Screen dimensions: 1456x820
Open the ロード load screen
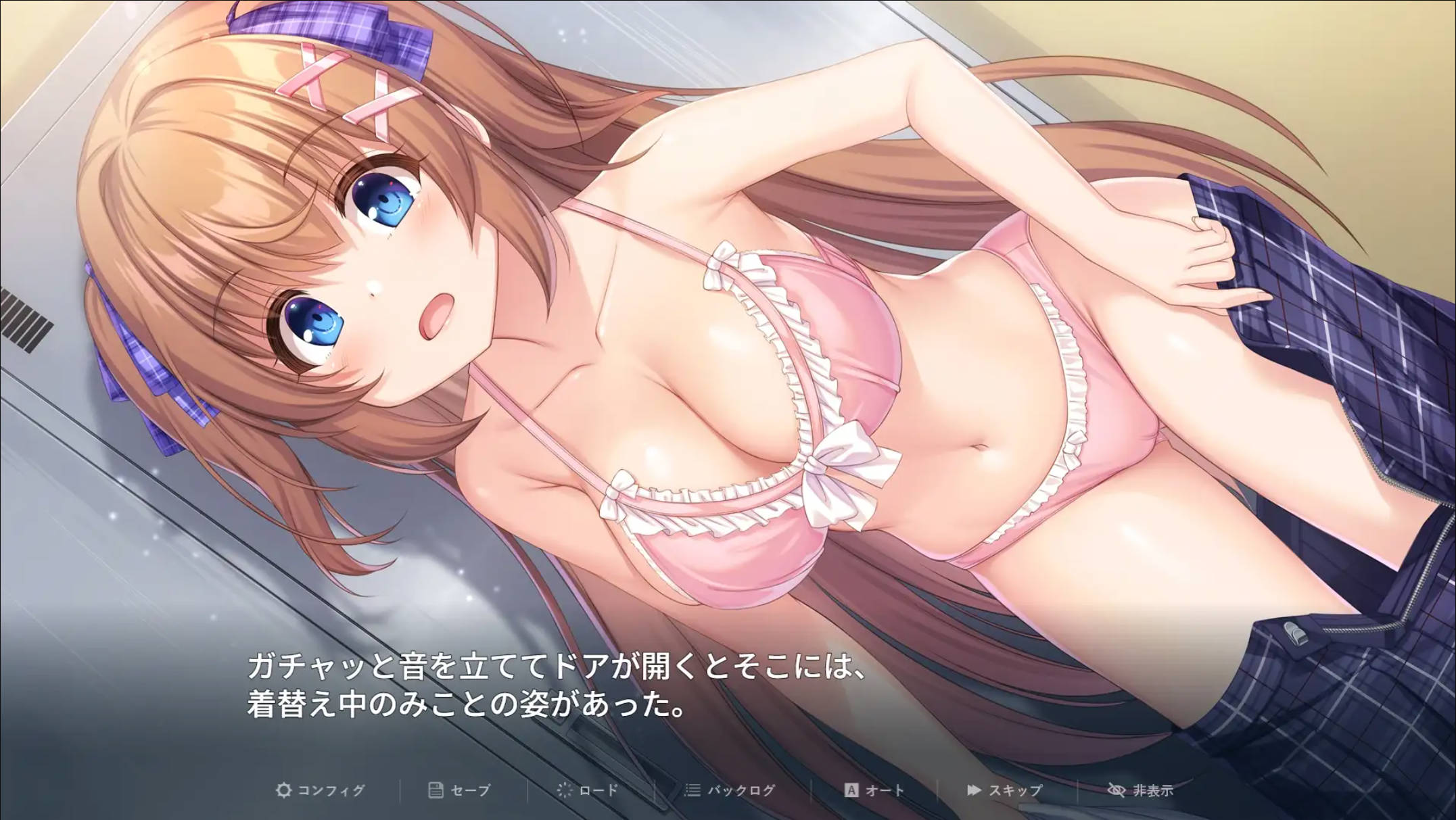point(598,789)
